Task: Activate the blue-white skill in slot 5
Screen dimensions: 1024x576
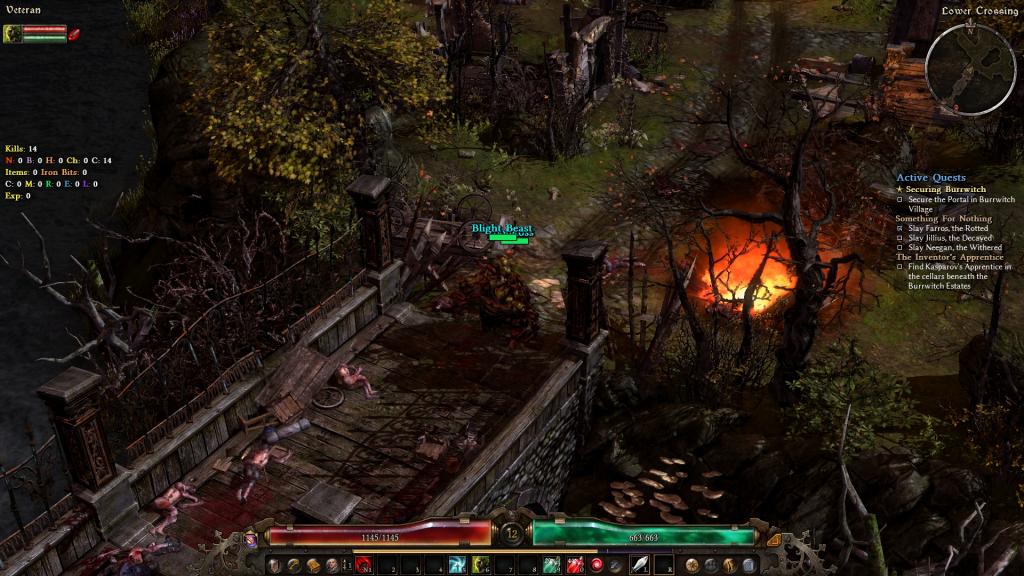Action: coord(457,565)
